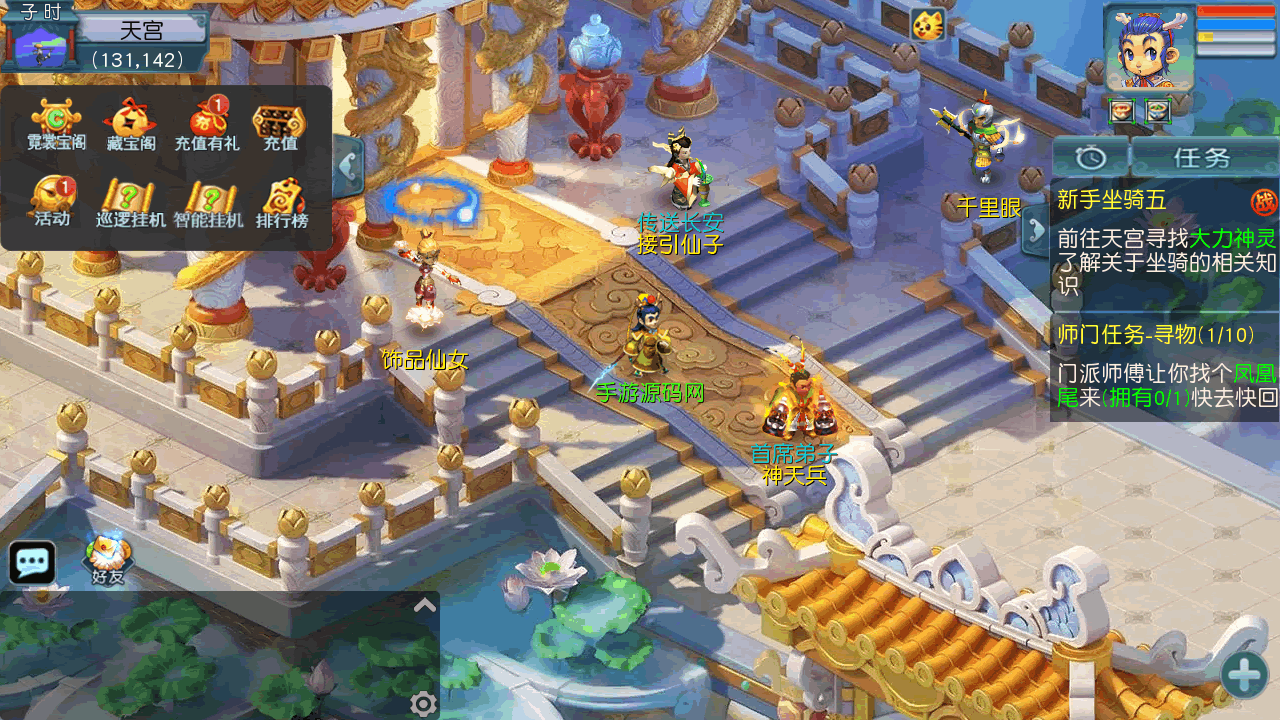Open the 充值有礼 gift bag
Viewport: 1280px width, 720px height.
207,124
